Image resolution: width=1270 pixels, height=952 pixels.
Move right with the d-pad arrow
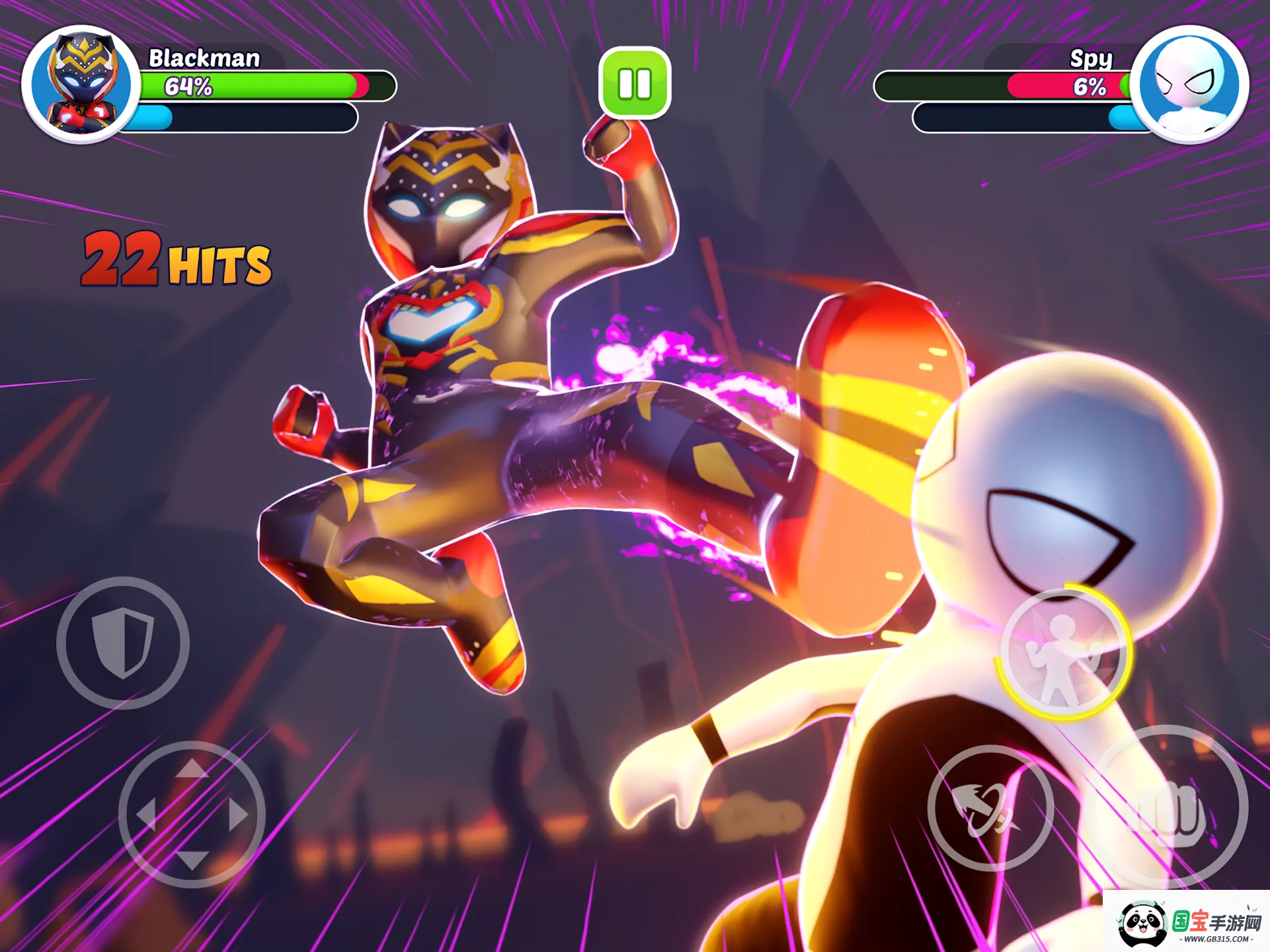coord(239,814)
